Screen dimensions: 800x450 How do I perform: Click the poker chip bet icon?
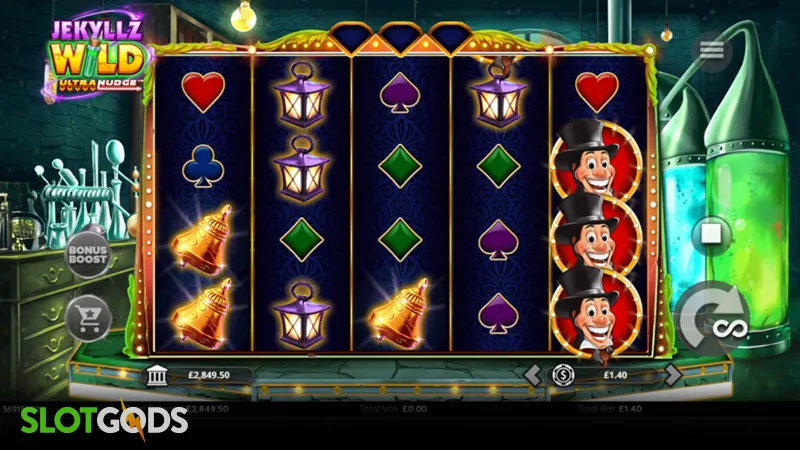(x=562, y=375)
